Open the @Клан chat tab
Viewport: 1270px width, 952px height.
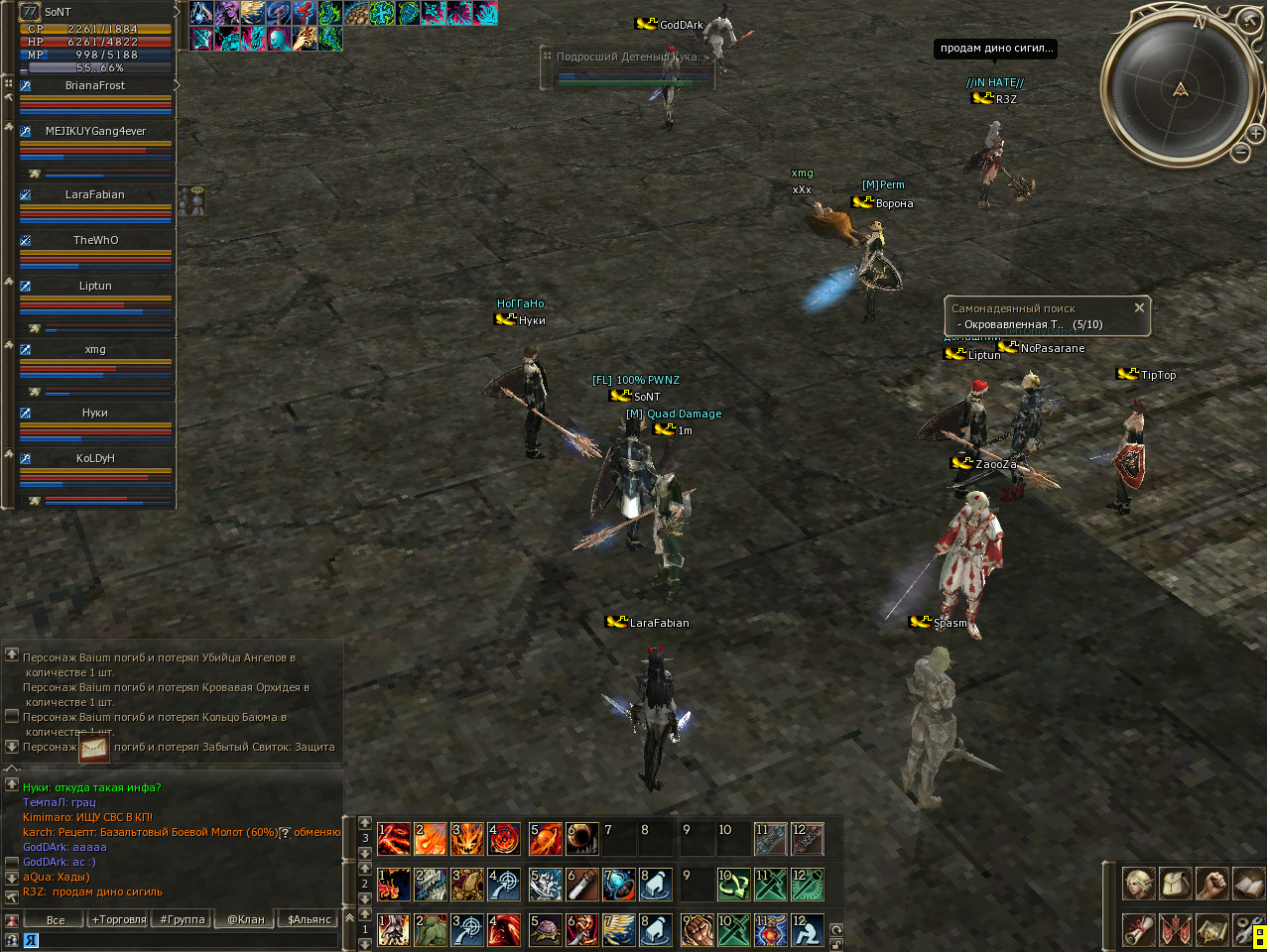(x=246, y=919)
